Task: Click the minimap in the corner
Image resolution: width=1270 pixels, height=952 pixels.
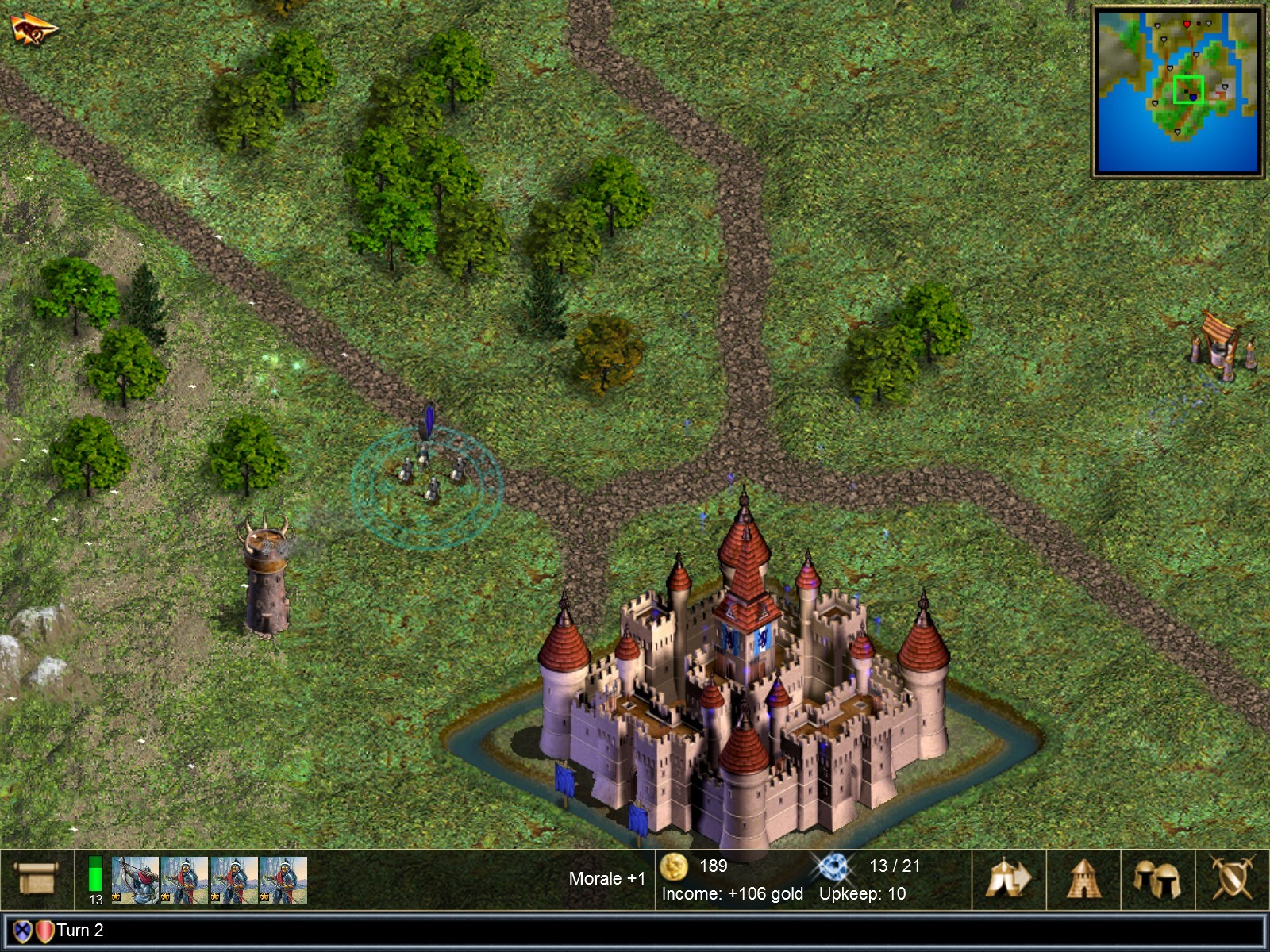Action: point(1178,91)
